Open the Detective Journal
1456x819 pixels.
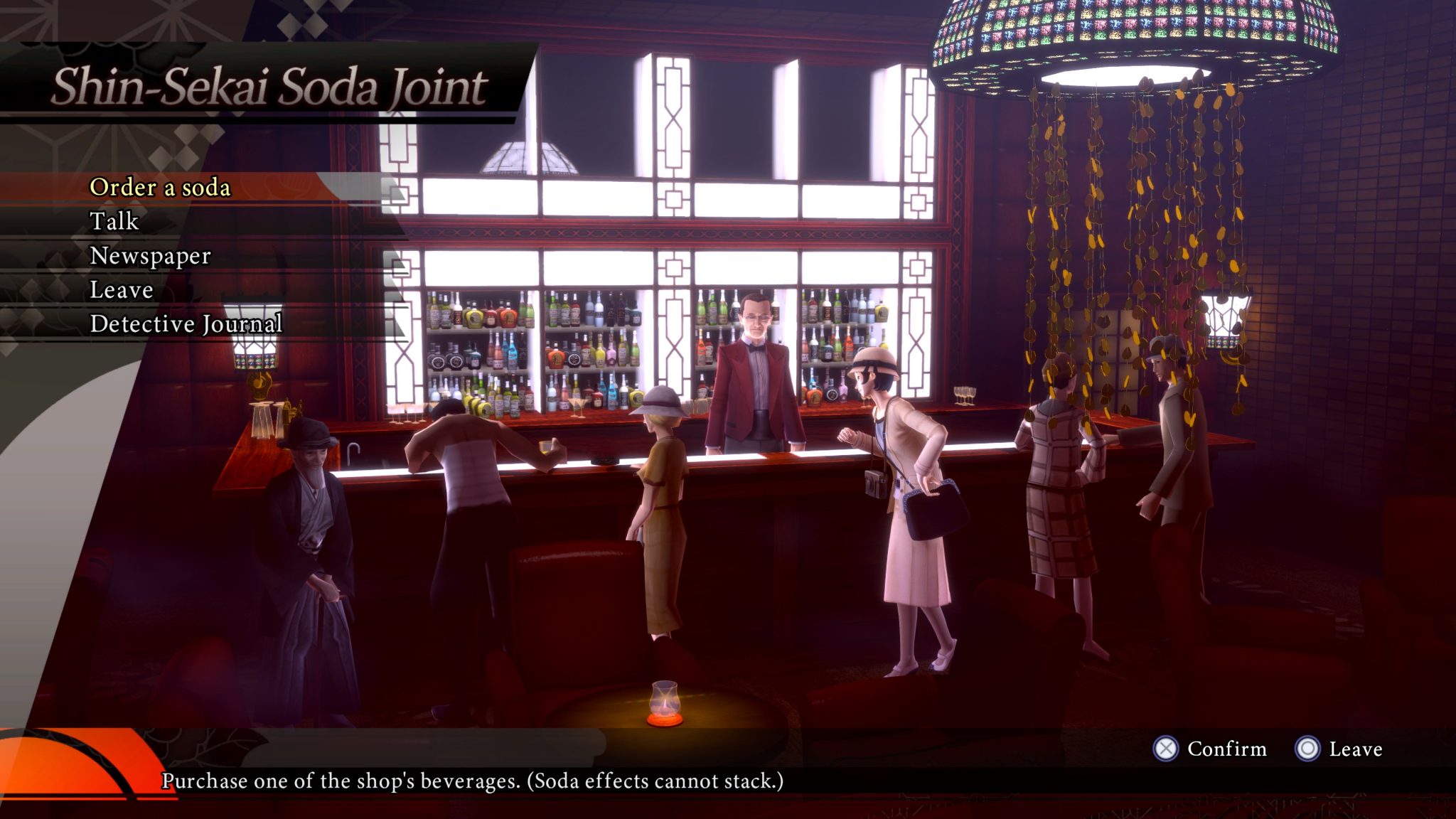(186, 324)
